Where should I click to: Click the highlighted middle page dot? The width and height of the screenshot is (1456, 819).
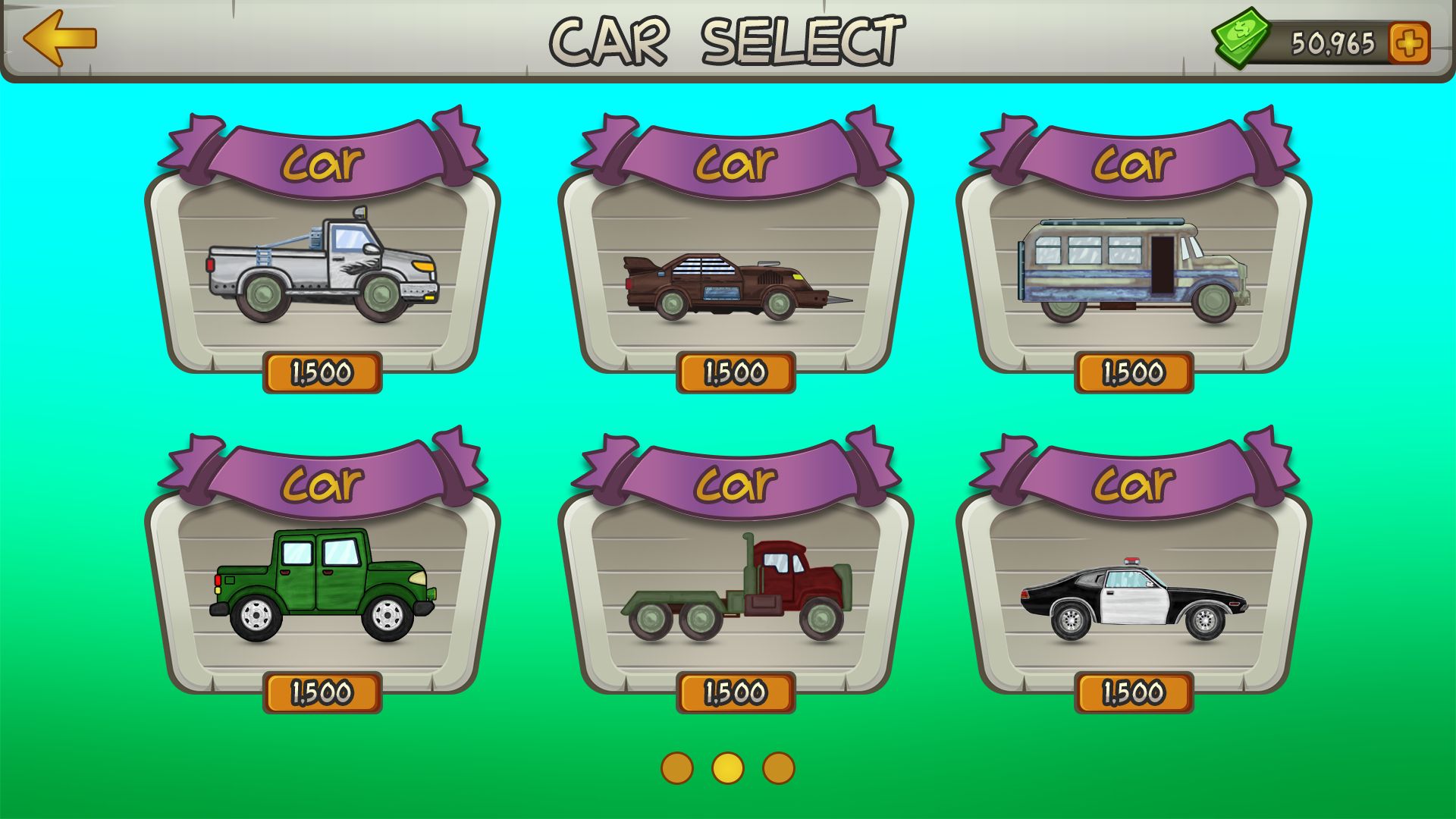click(728, 768)
